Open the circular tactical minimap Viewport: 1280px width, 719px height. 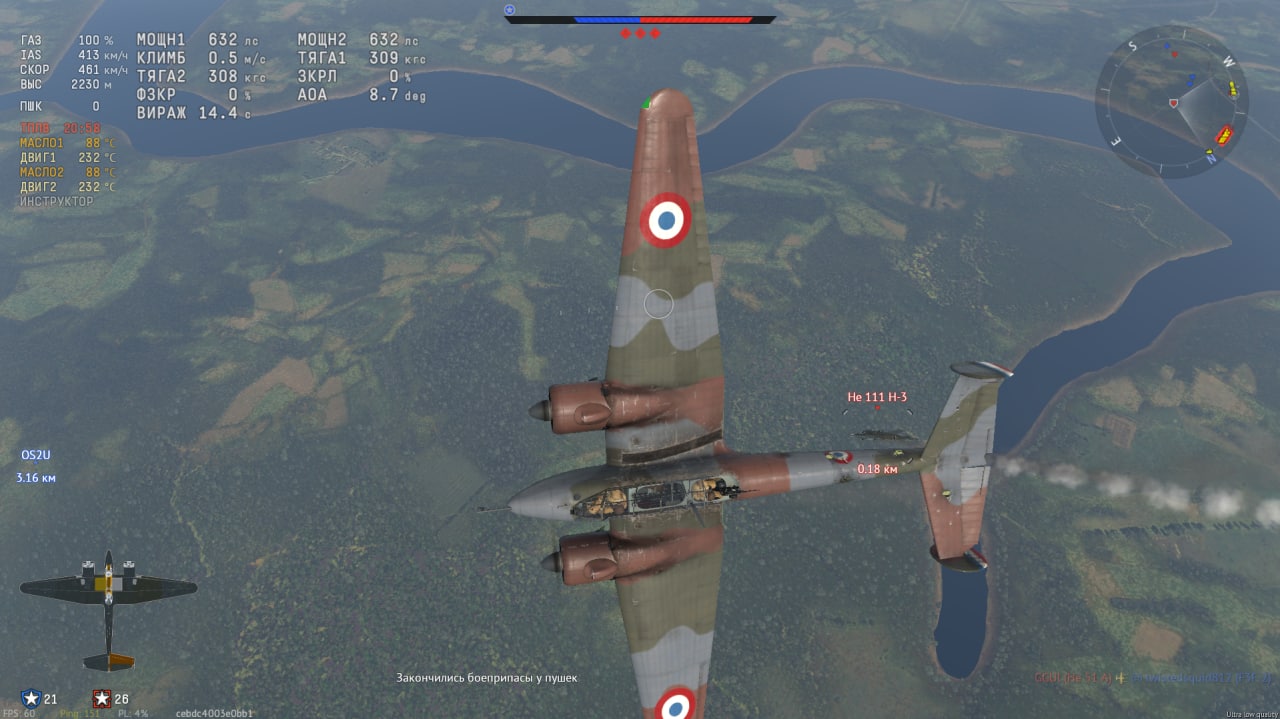pyautogui.click(x=1172, y=102)
